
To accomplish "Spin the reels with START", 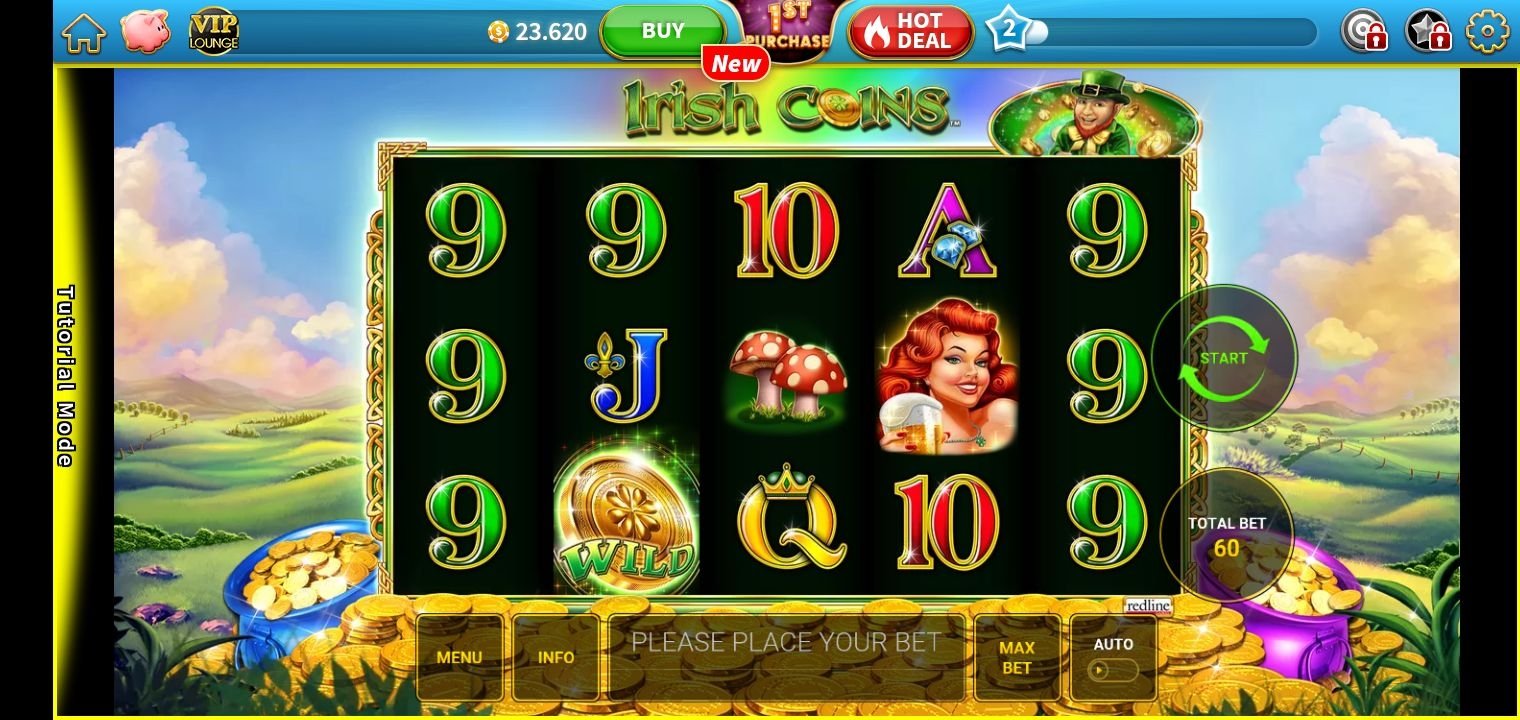I will pos(1224,358).
